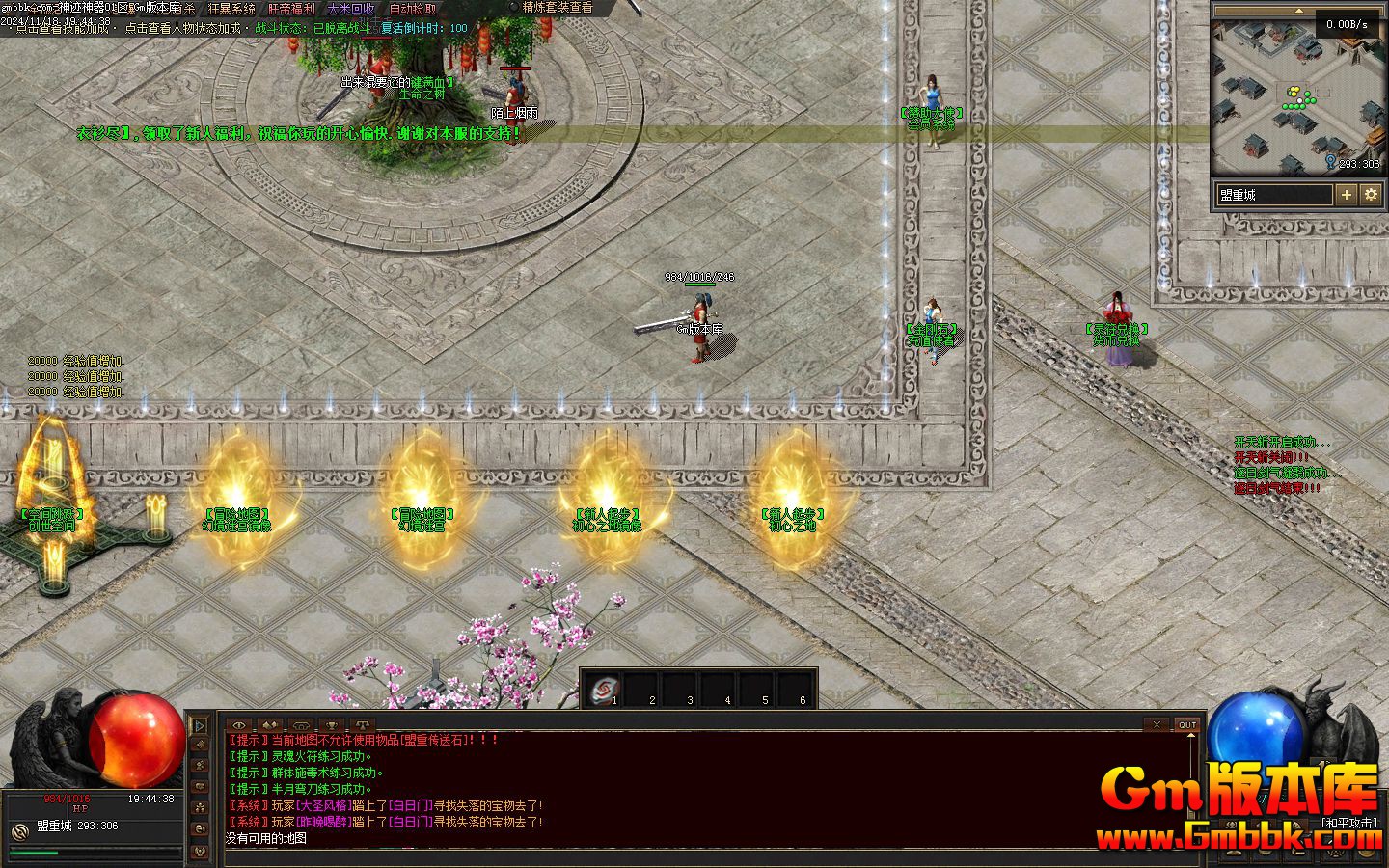Click the QUT button on the chat panel
Image resolution: width=1389 pixels, height=868 pixels.
point(1186,724)
